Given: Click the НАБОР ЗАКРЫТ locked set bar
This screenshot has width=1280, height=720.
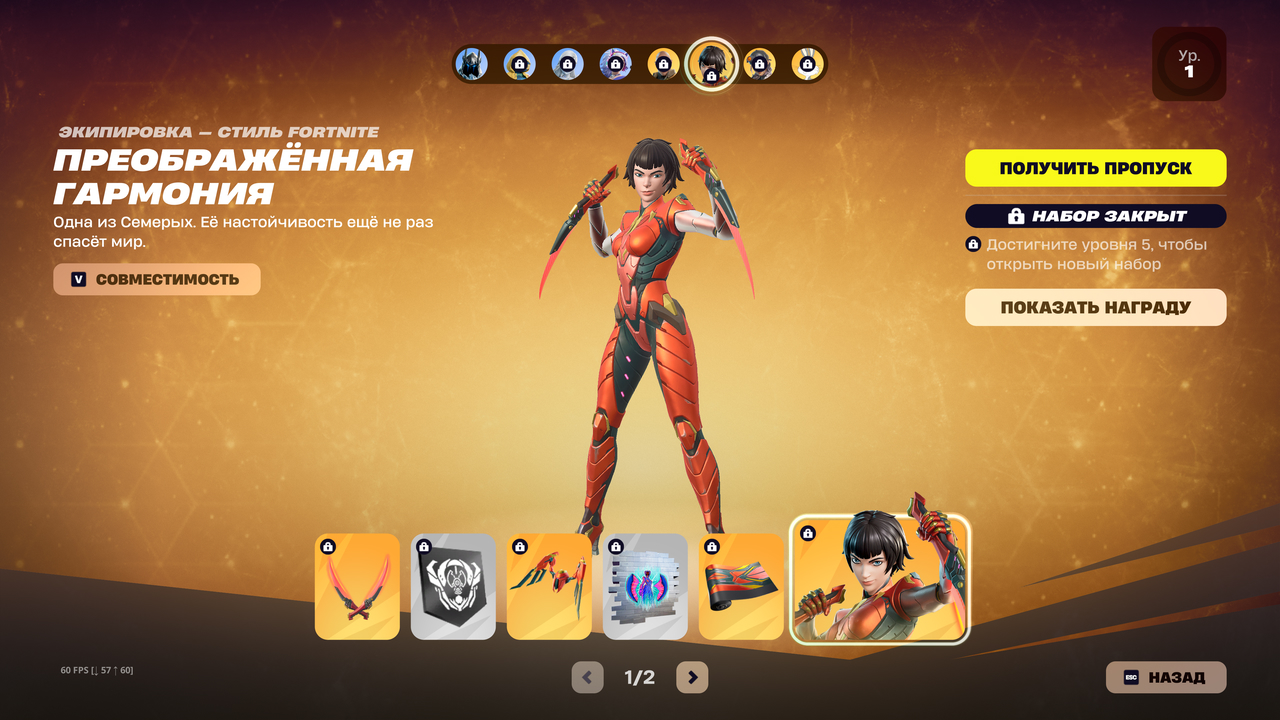Looking at the screenshot, I should [x=1095, y=216].
